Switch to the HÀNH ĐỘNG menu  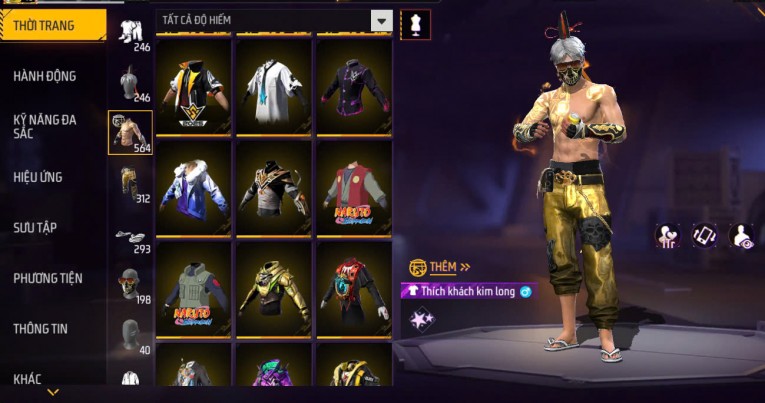pyautogui.click(x=45, y=76)
